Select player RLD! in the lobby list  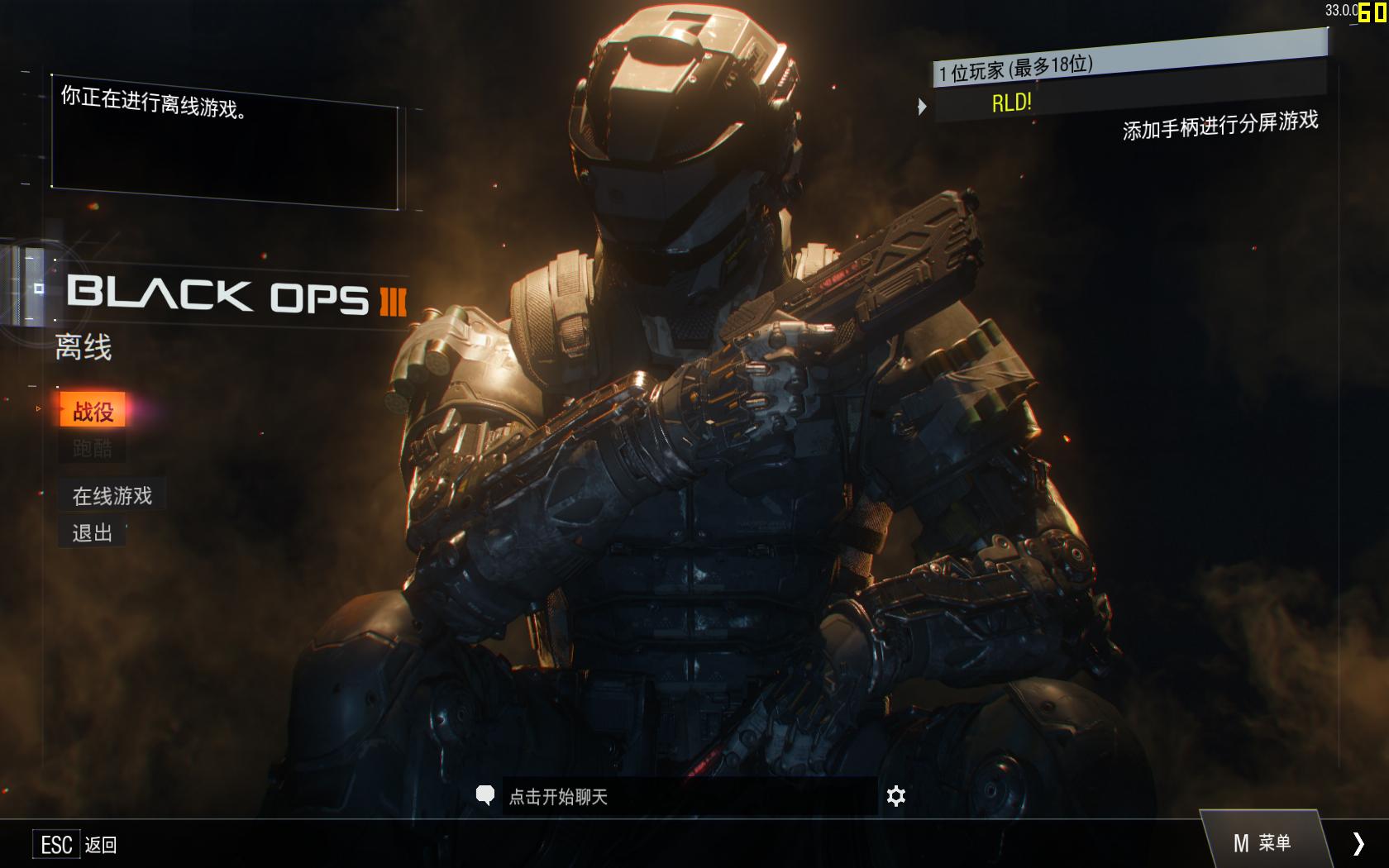[1012, 103]
